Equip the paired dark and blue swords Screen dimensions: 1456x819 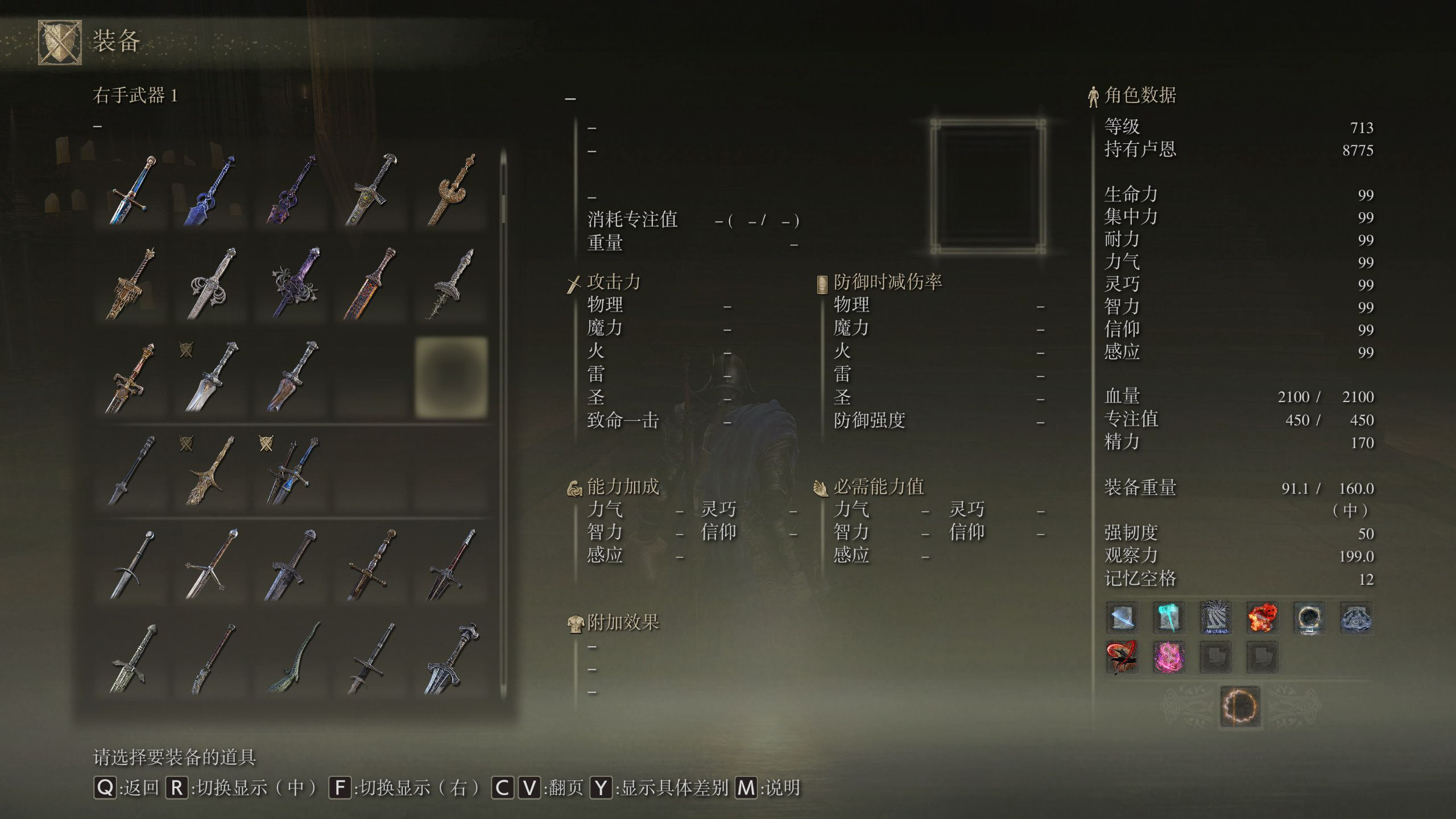[291, 471]
